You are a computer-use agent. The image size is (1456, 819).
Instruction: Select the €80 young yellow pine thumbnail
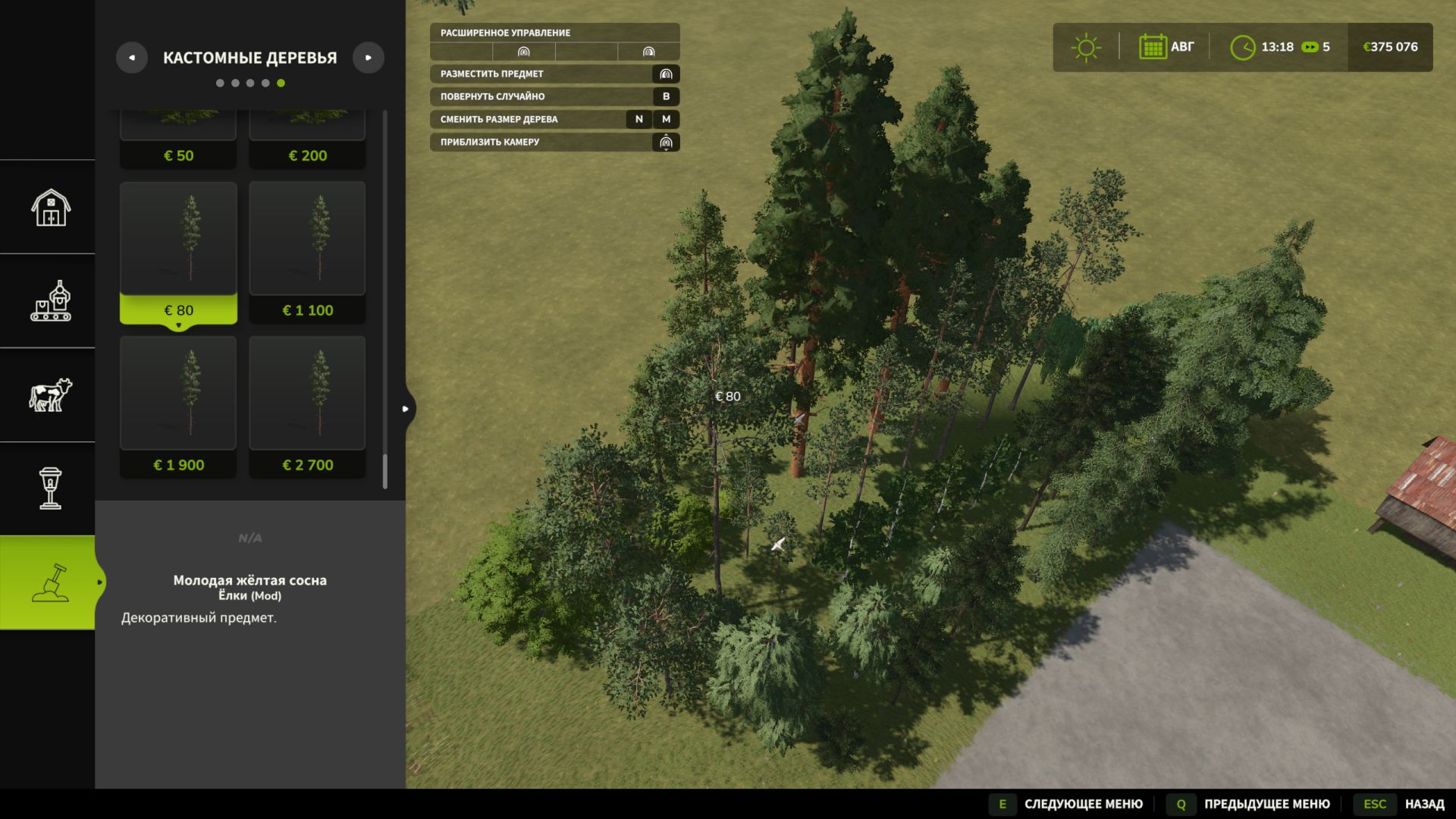[178, 239]
